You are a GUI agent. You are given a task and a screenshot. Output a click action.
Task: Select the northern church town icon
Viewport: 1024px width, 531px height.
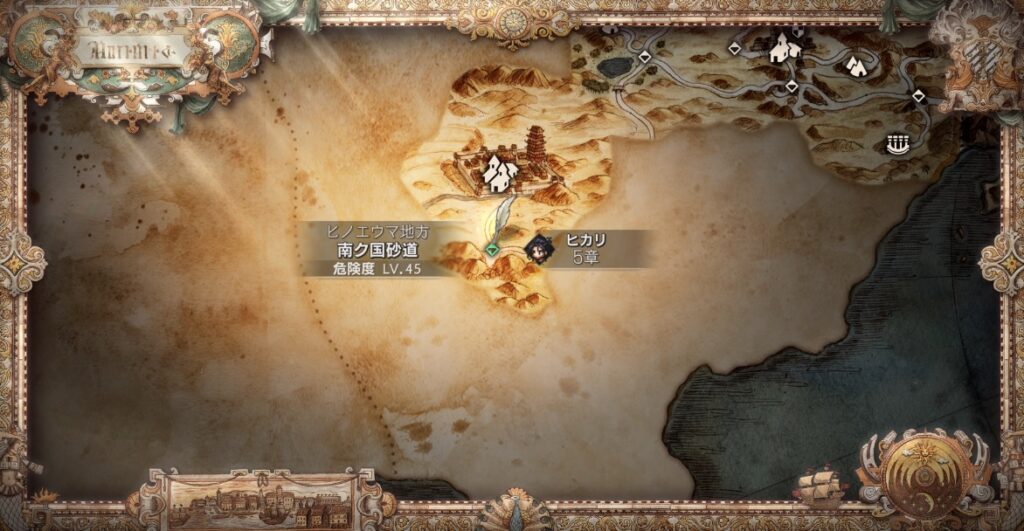pyautogui.click(x=783, y=46)
